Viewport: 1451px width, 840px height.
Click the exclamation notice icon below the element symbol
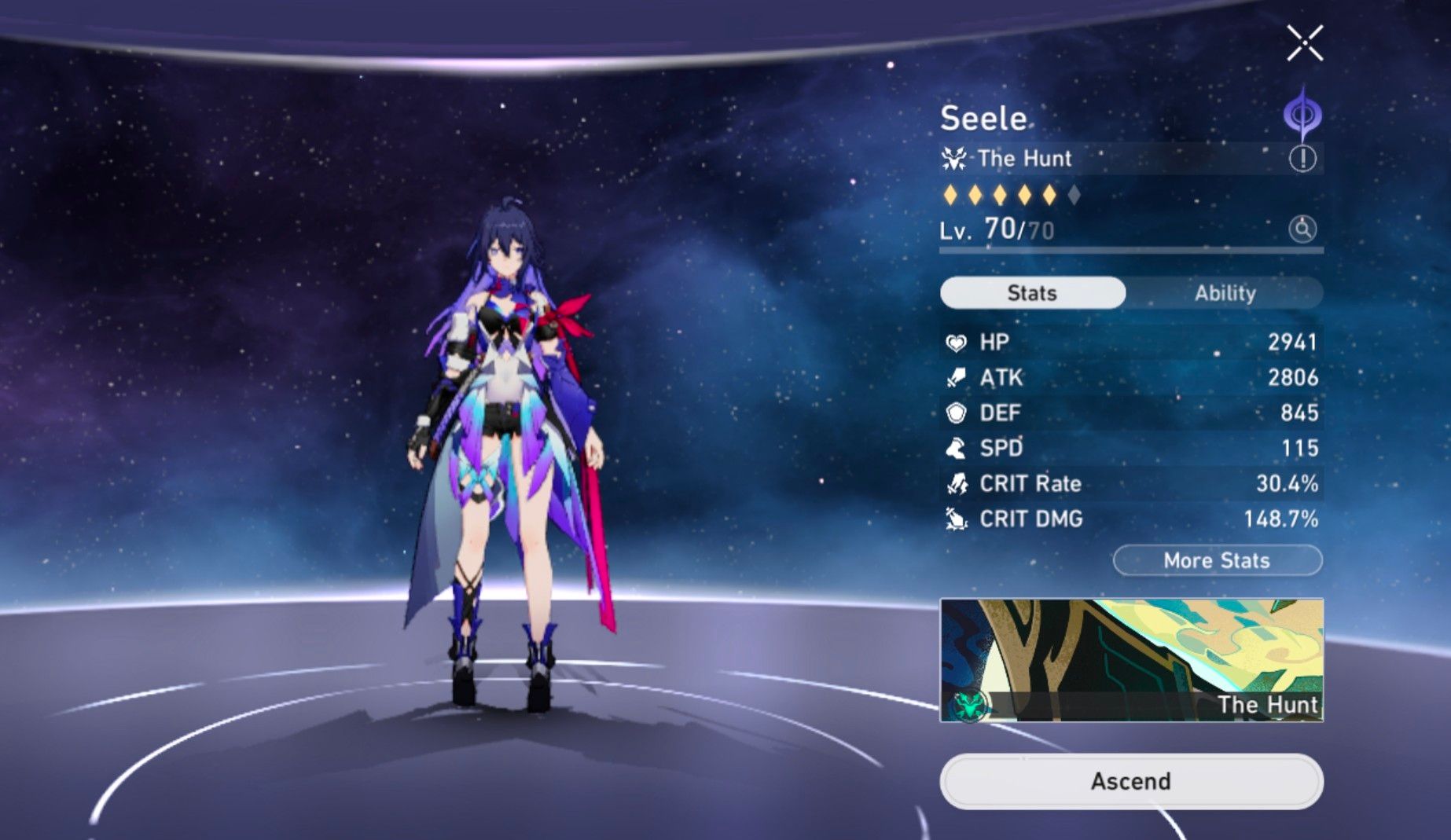(1303, 160)
